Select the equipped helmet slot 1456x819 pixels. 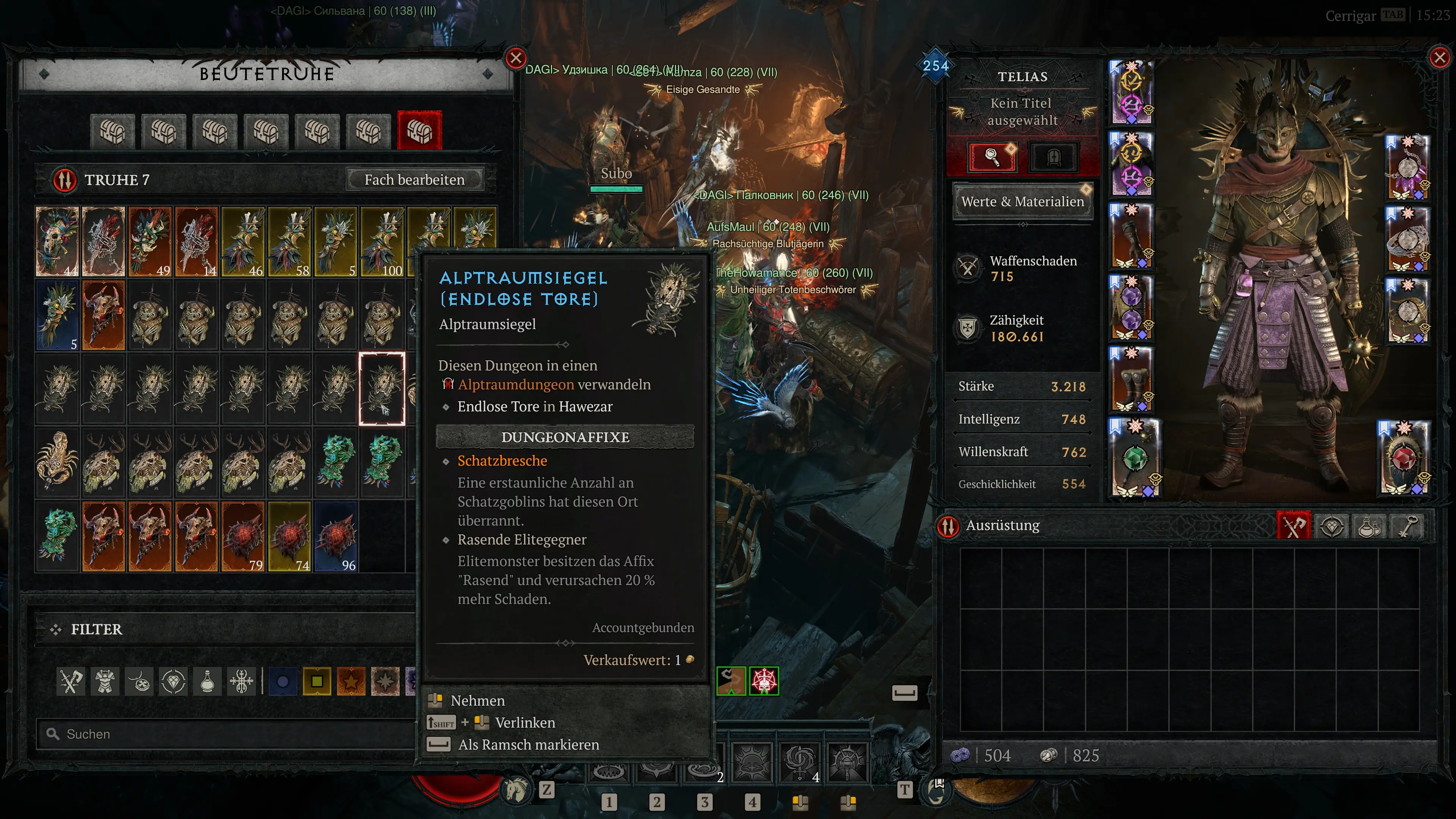[x=1131, y=92]
